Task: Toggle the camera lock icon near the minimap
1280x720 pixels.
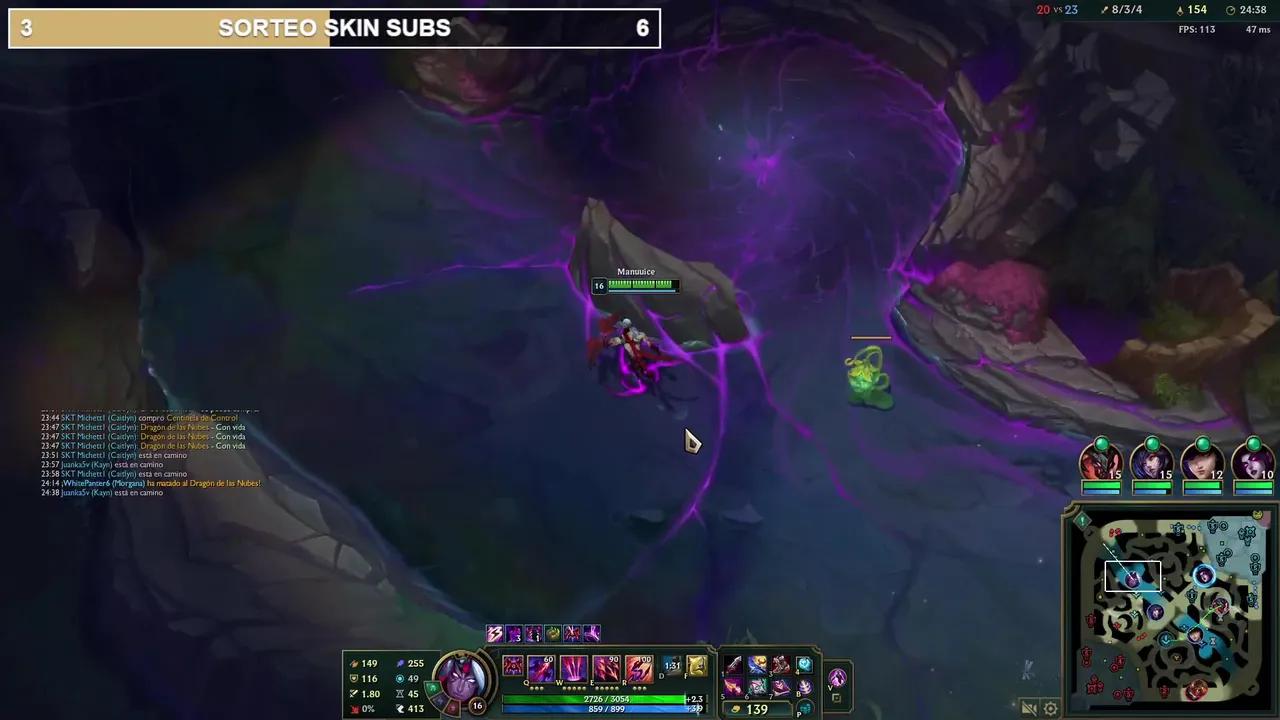Action: pyautogui.click(x=1029, y=708)
